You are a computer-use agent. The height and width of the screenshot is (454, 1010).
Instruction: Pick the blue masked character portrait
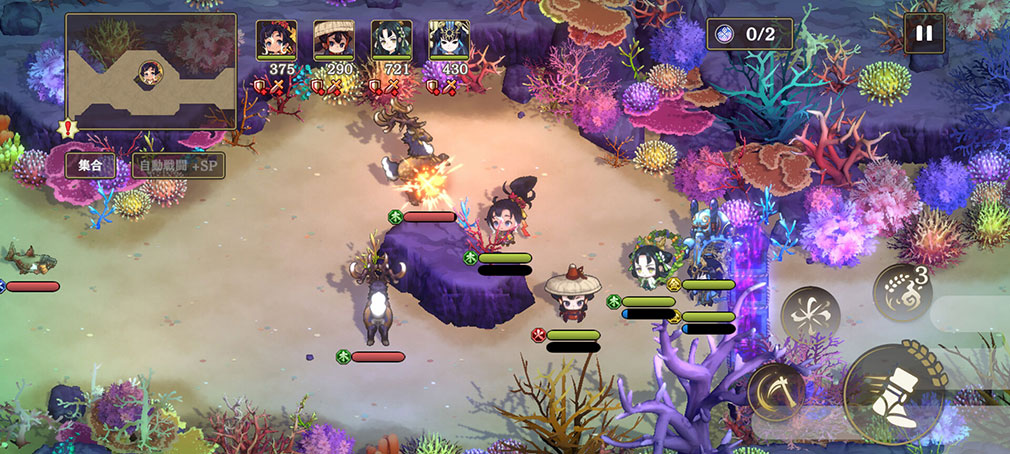448,42
